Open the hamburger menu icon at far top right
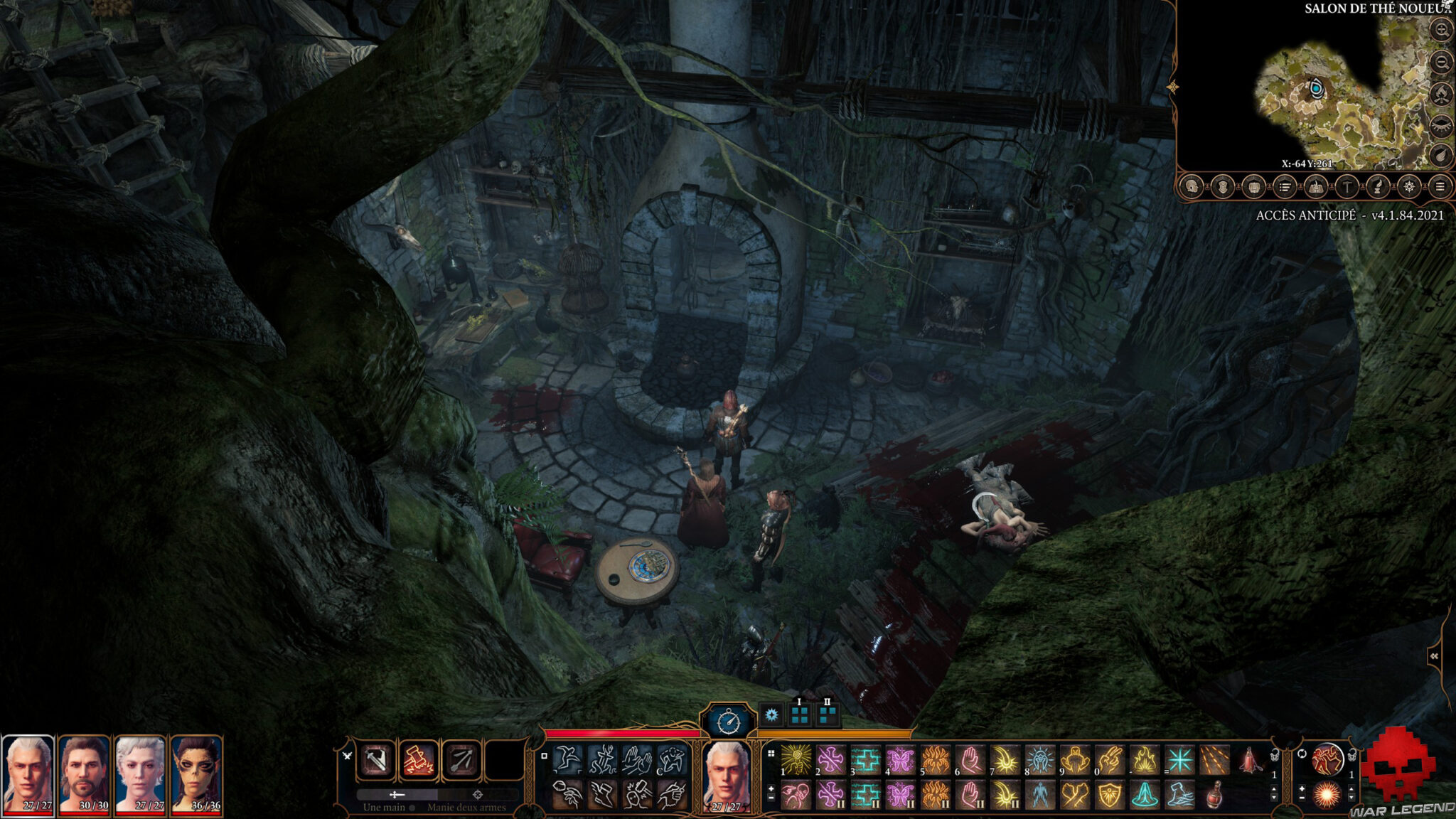The height and width of the screenshot is (819, 1456). (1442, 188)
